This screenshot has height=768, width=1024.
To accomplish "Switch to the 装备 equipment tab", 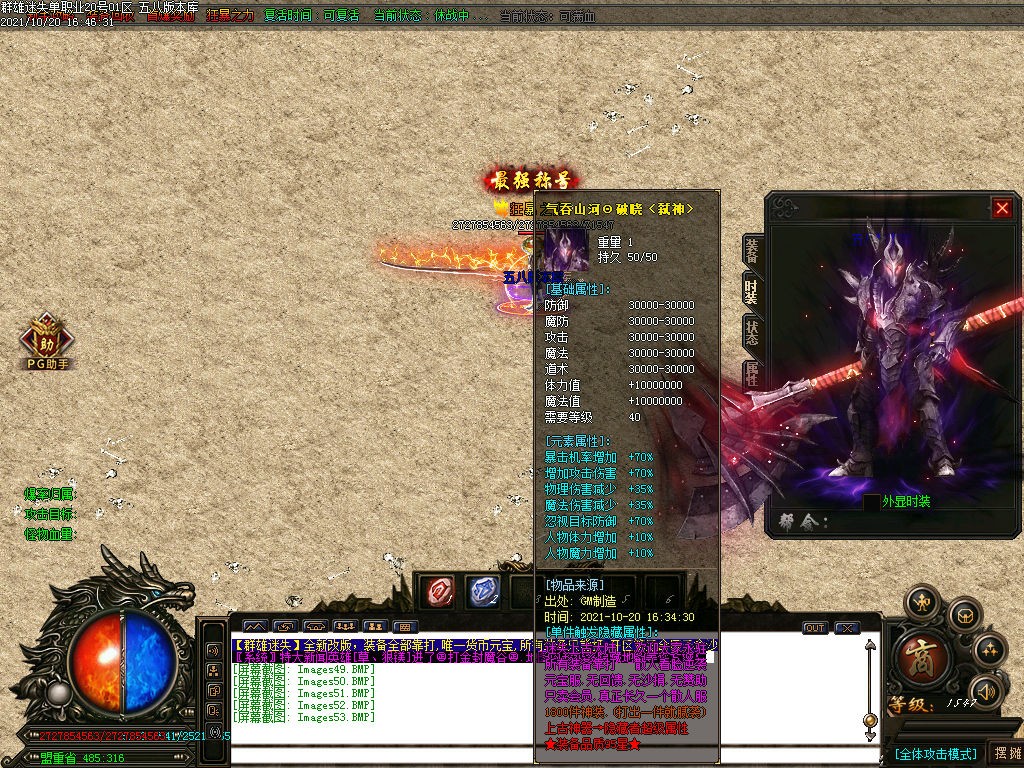I will pyautogui.click(x=751, y=253).
